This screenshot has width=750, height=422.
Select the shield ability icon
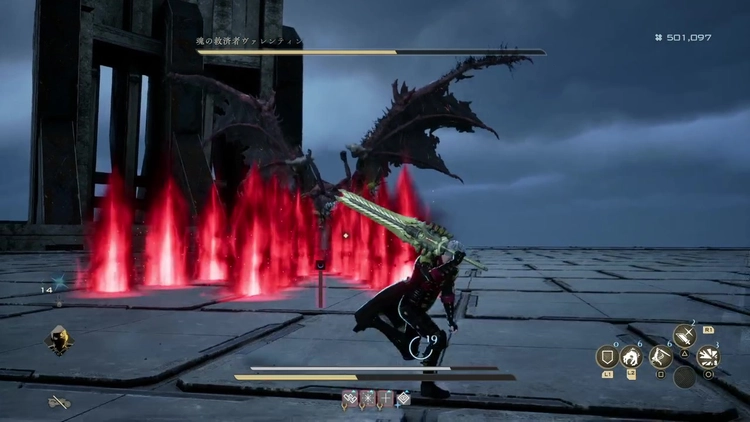click(607, 357)
